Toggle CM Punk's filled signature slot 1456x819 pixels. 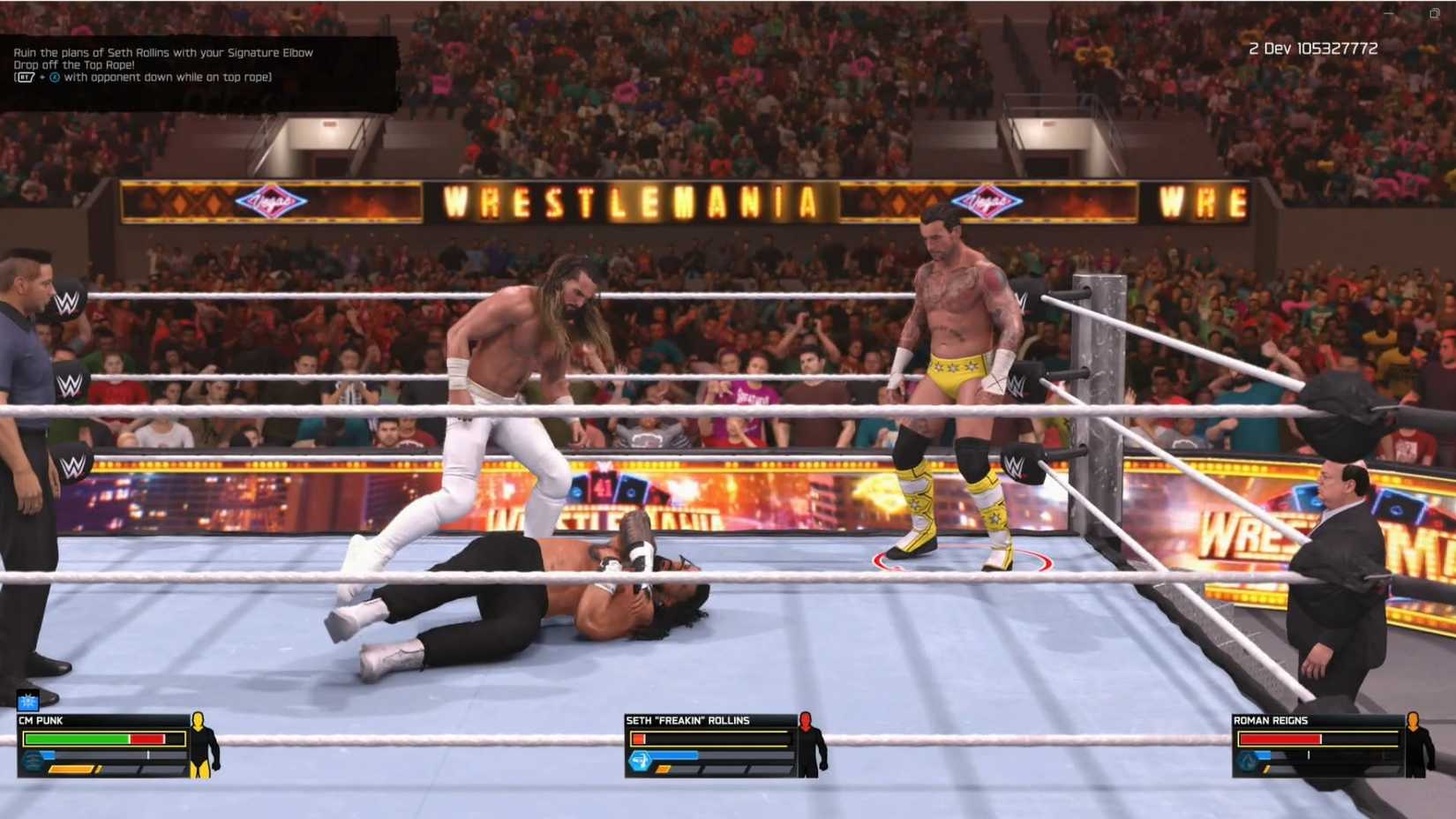point(70,770)
